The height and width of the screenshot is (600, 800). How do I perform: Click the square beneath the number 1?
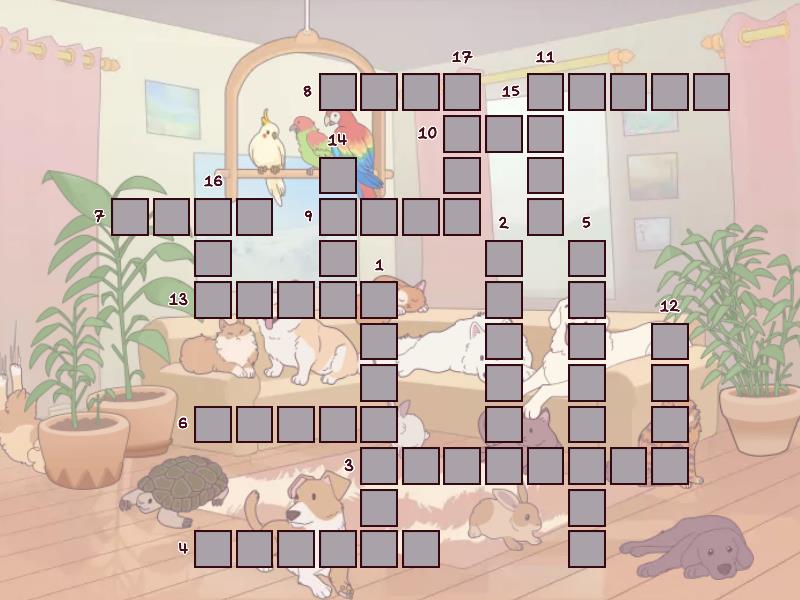pyautogui.click(x=379, y=299)
